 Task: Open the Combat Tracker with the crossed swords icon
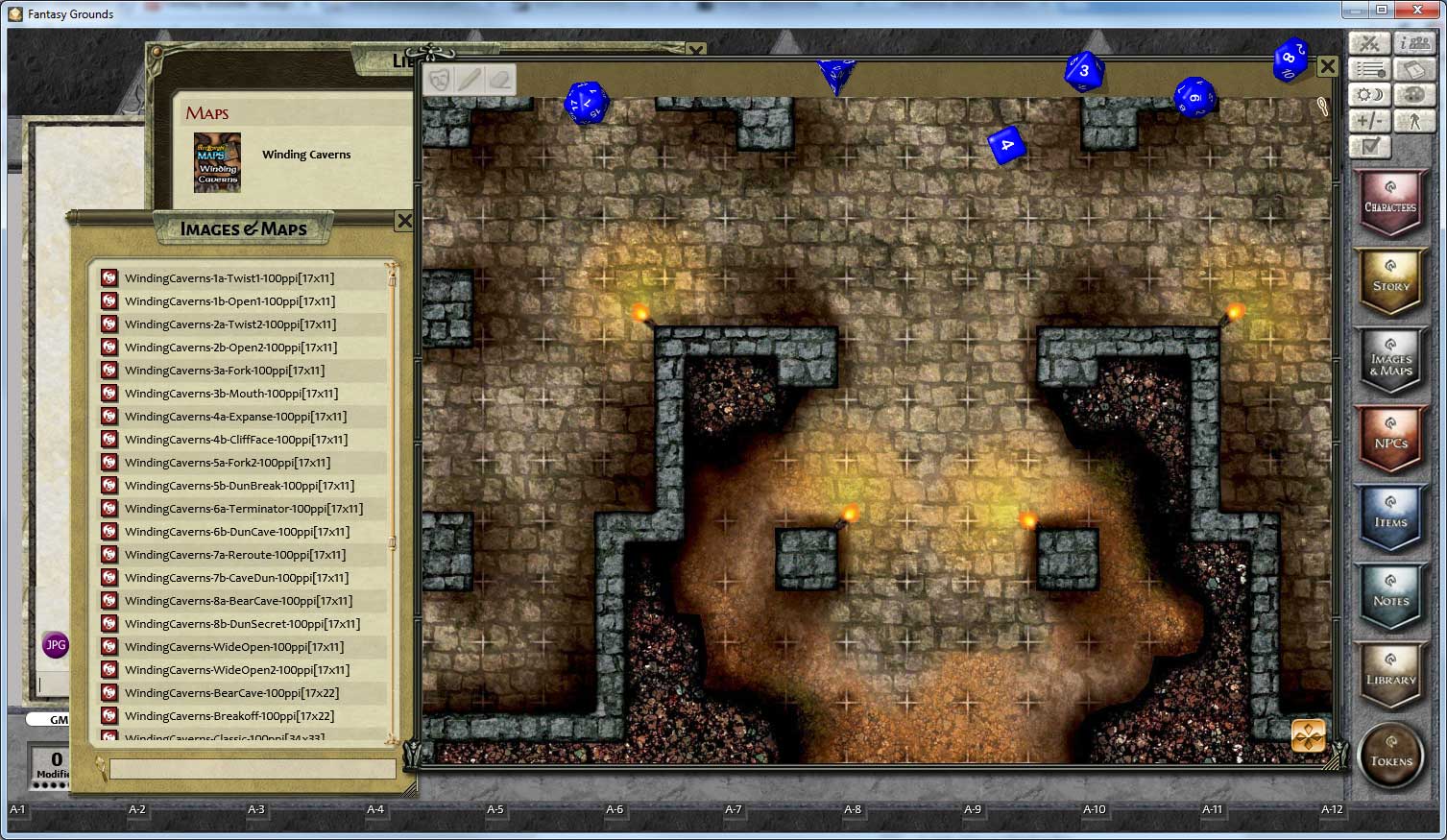(x=1368, y=42)
